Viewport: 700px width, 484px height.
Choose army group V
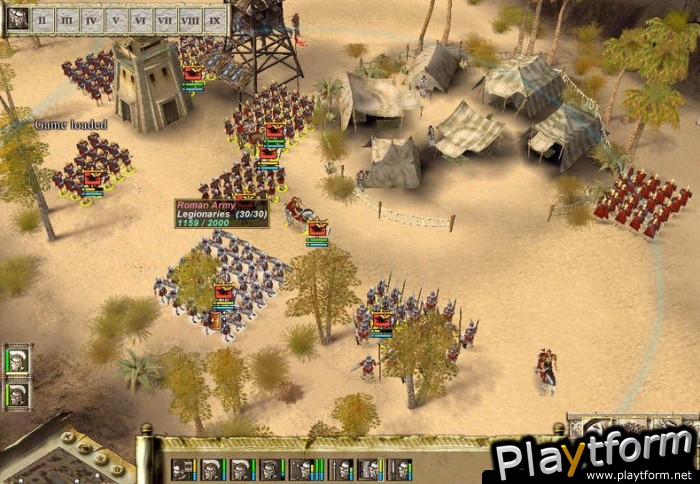click(117, 18)
